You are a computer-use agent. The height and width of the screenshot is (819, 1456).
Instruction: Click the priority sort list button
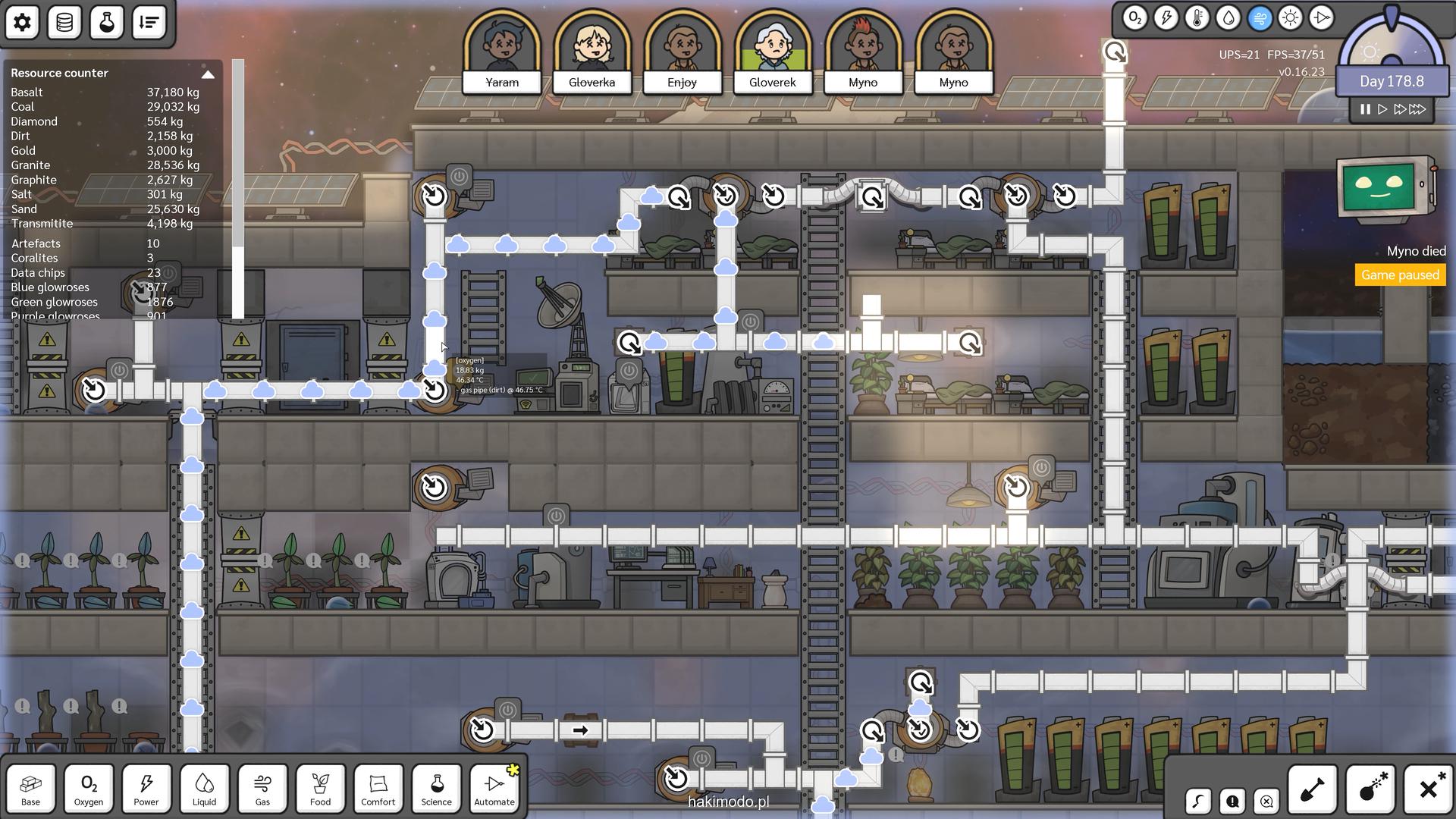point(149,23)
